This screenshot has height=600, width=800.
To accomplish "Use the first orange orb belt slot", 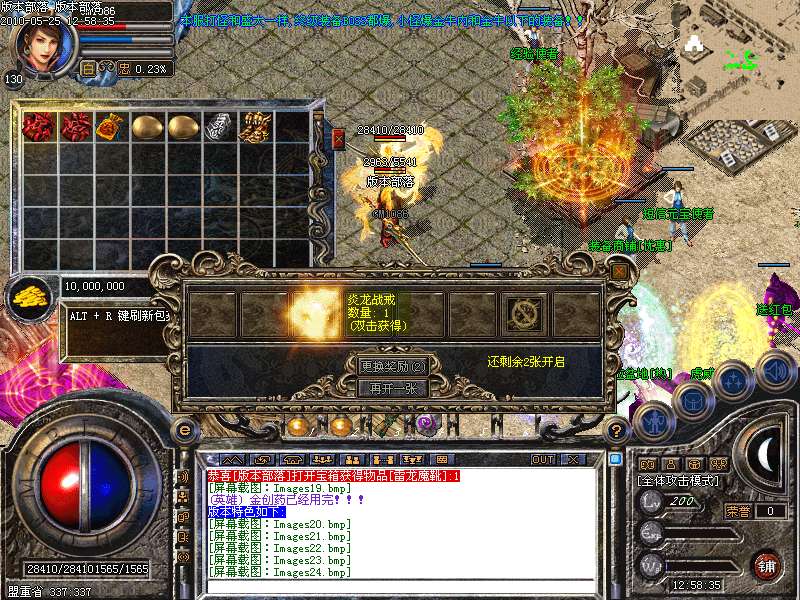I will click(x=297, y=427).
